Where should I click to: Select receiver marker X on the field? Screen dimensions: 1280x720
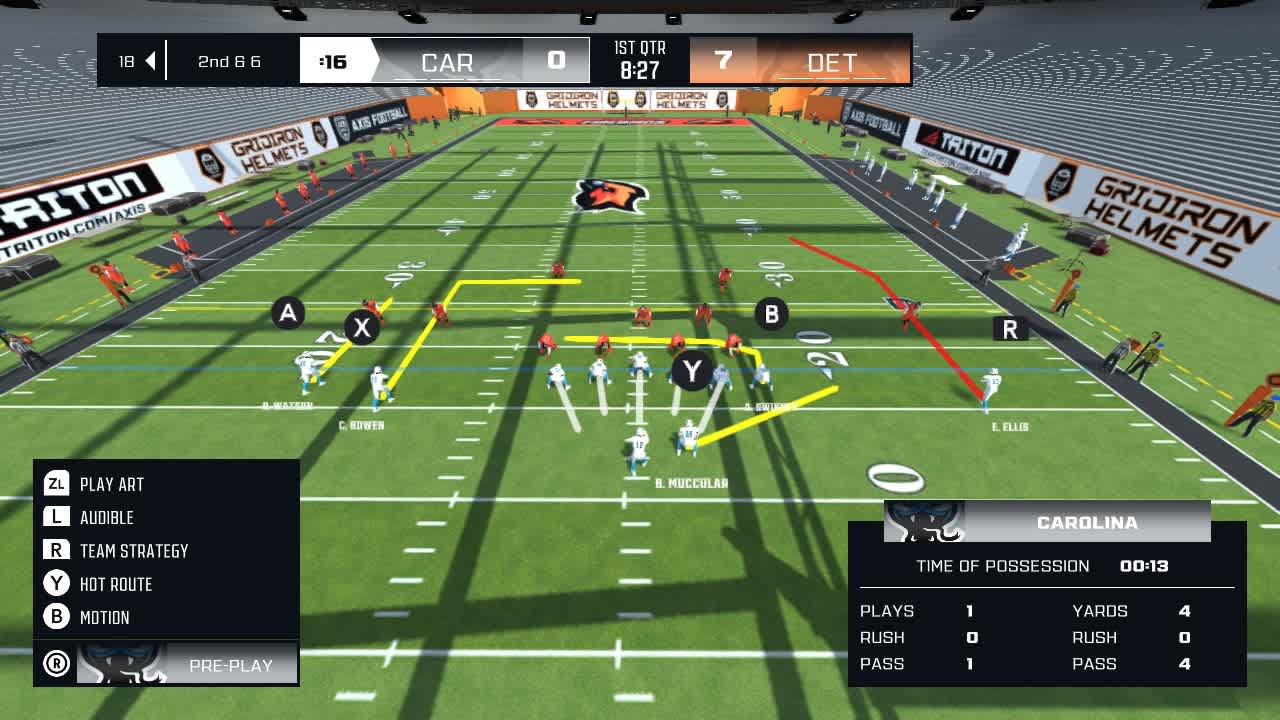click(362, 326)
